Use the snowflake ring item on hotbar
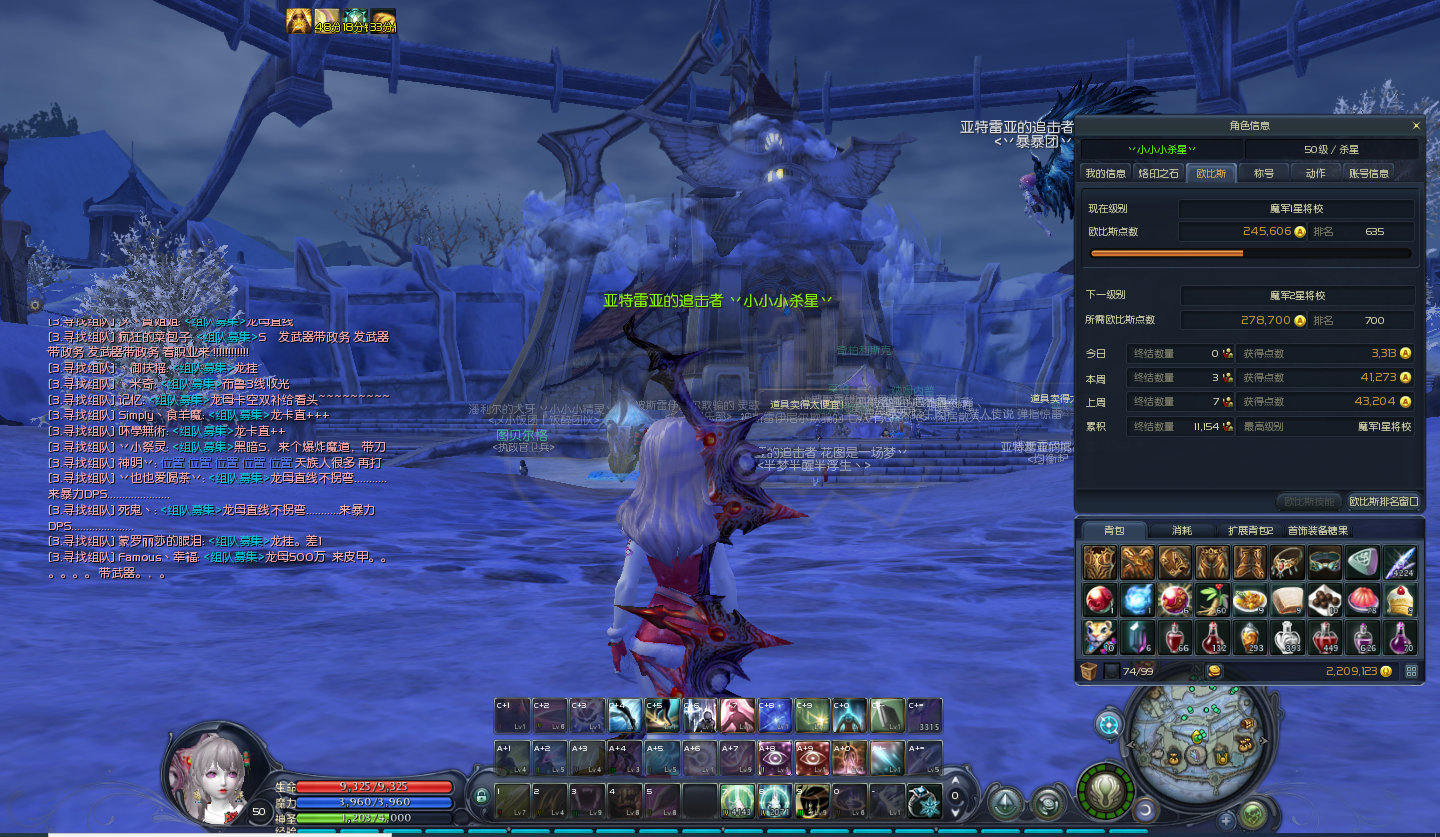 click(x=924, y=800)
